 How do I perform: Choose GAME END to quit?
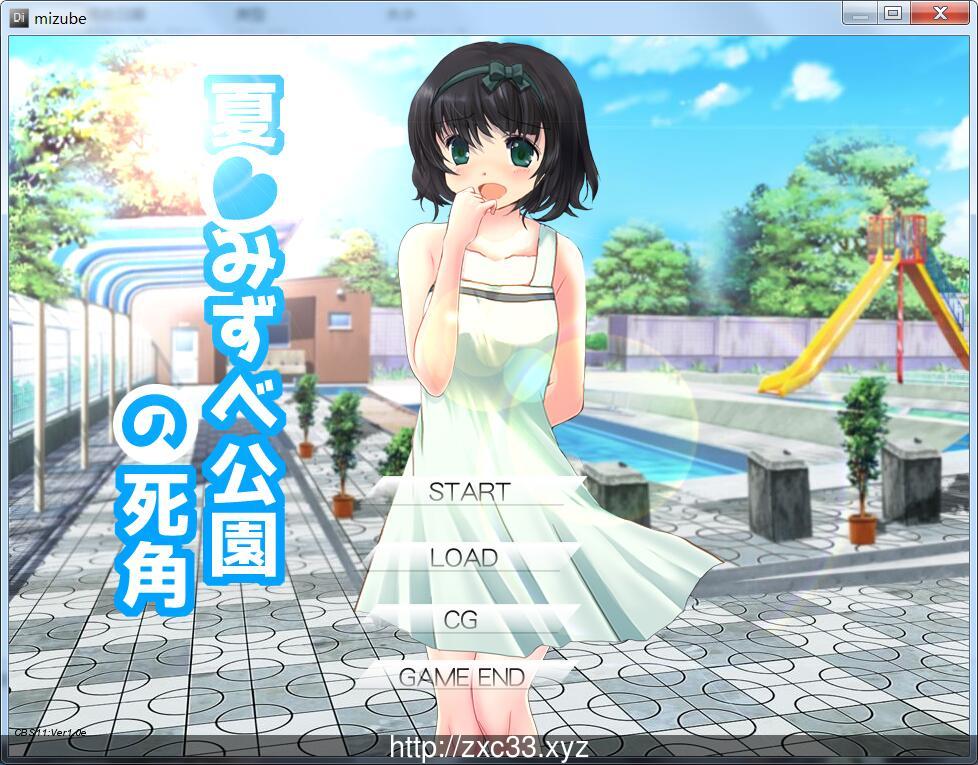click(x=462, y=677)
